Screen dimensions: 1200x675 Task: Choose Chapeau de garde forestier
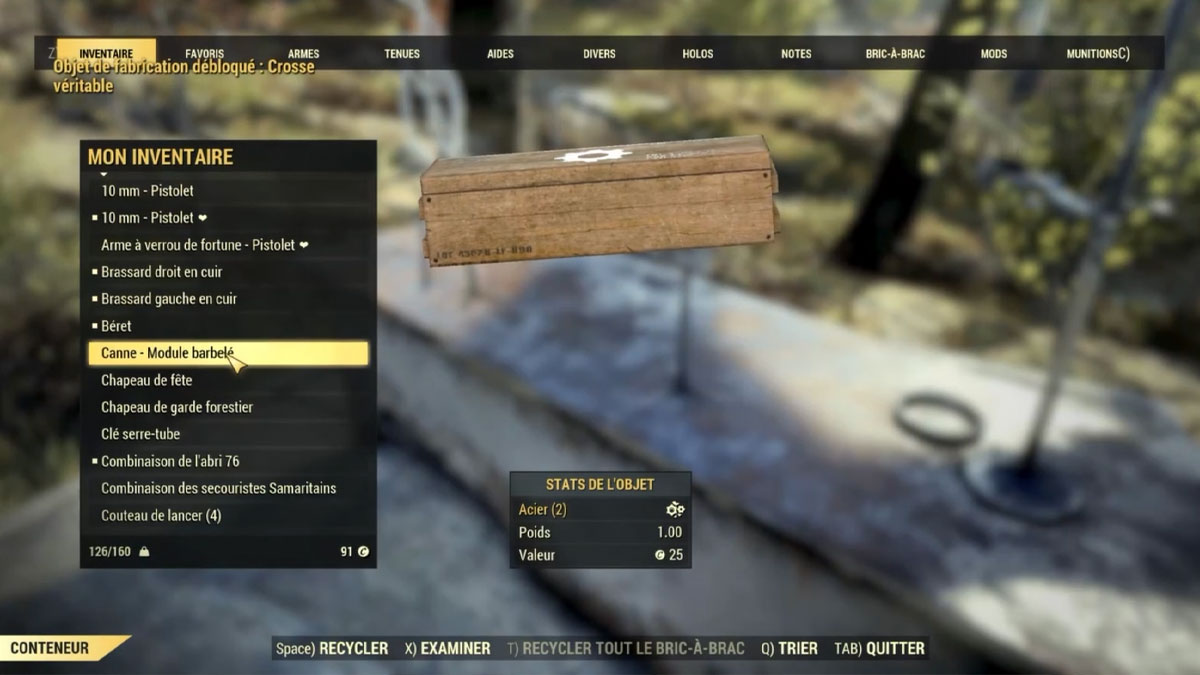177,407
